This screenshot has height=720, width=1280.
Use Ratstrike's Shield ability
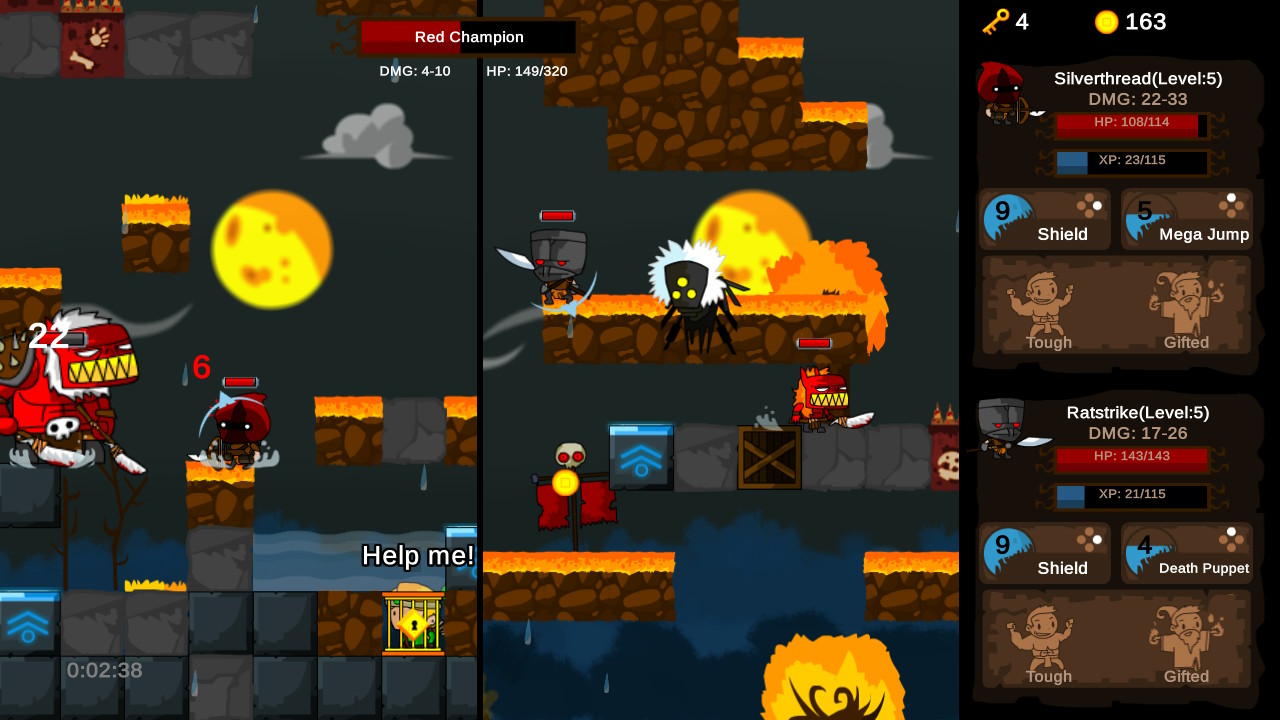(x=1044, y=553)
